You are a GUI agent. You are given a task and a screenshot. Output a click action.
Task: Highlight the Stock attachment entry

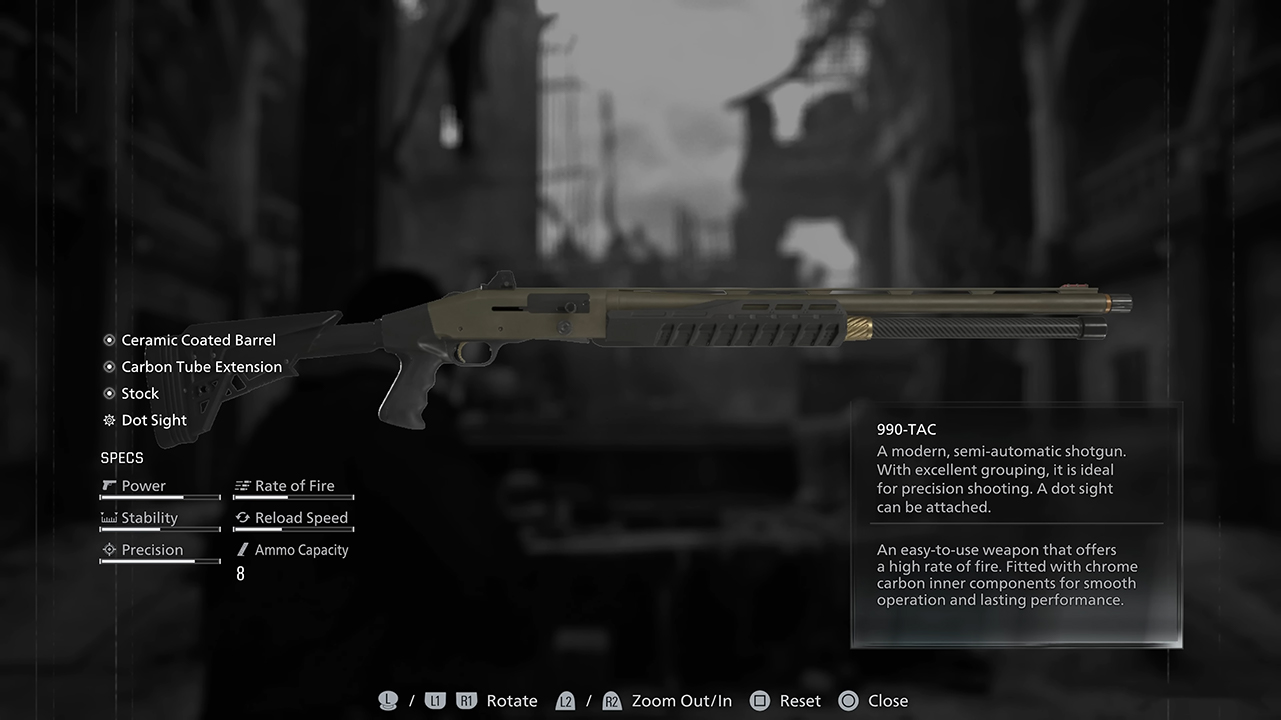point(140,394)
